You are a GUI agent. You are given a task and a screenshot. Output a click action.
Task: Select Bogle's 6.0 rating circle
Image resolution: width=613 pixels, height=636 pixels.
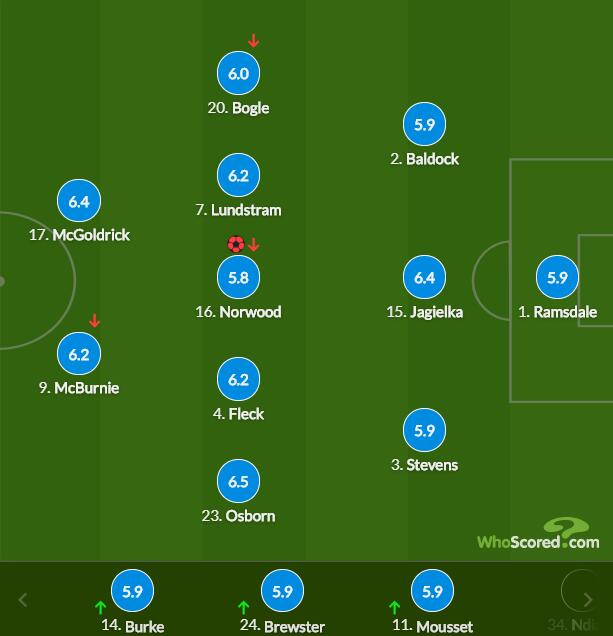click(x=238, y=74)
